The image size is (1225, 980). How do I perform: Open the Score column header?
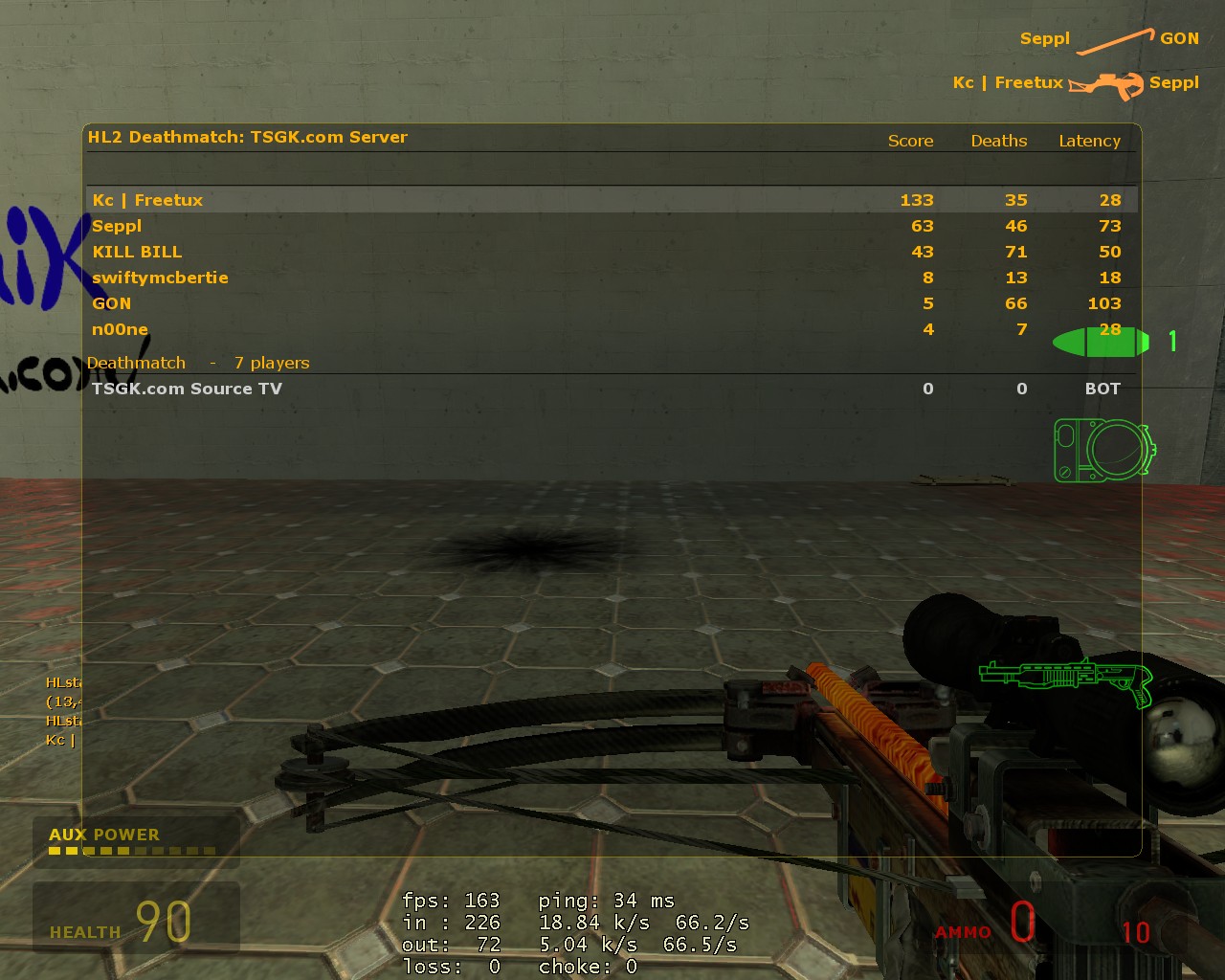pyautogui.click(x=910, y=141)
